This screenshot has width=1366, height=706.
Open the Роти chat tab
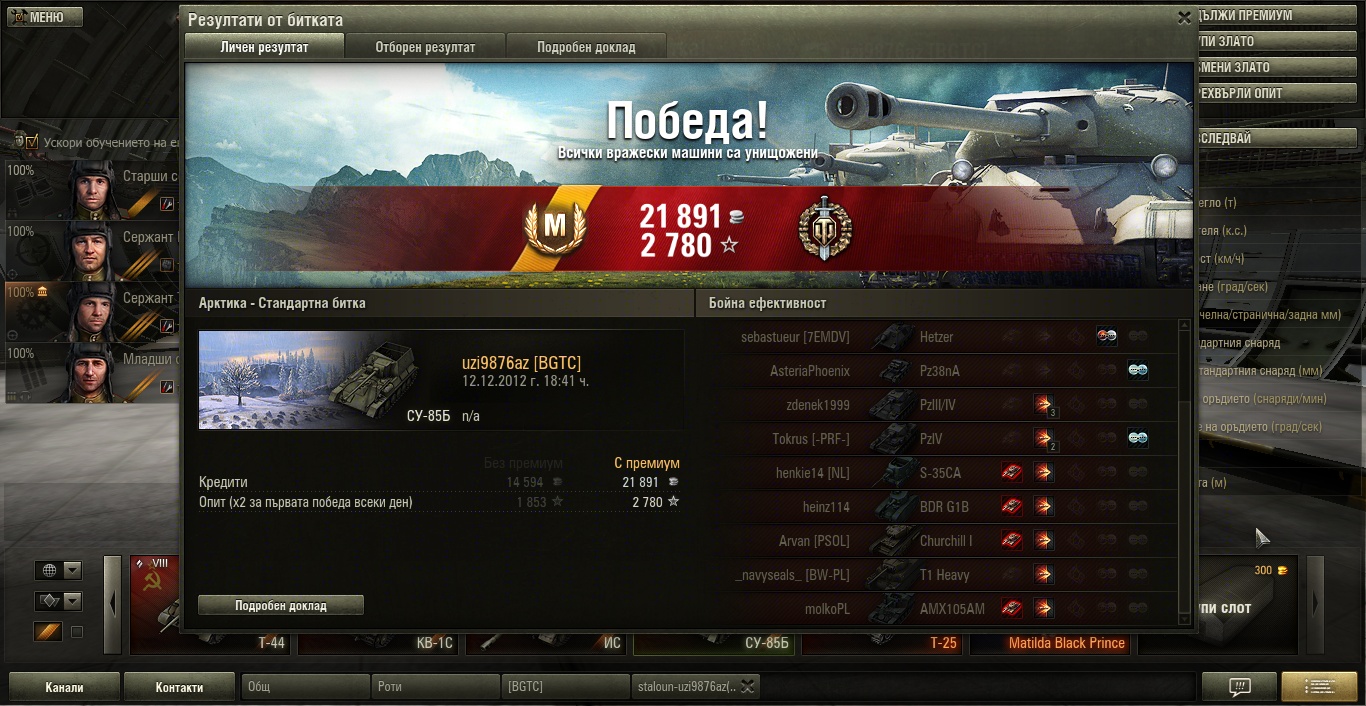tap(436, 687)
